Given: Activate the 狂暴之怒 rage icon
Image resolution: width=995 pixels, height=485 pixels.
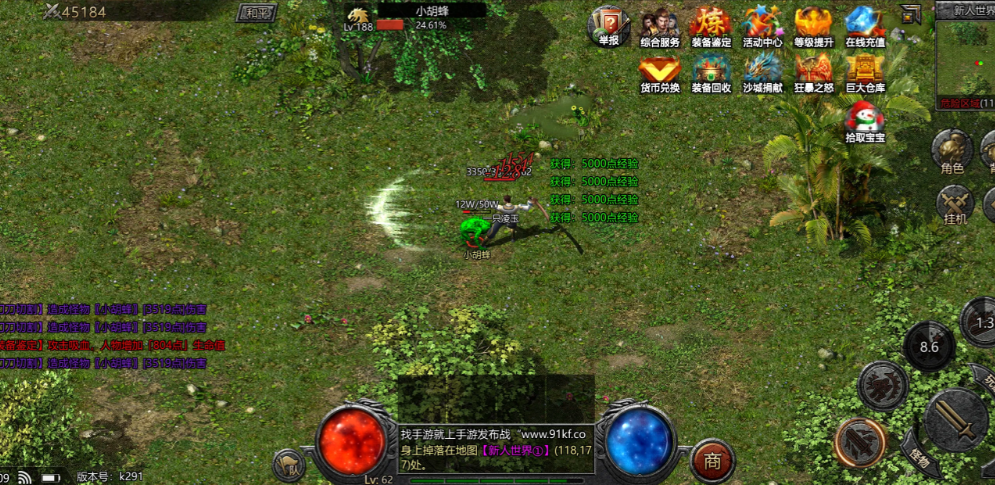Looking at the screenshot, I should point(813,70).
